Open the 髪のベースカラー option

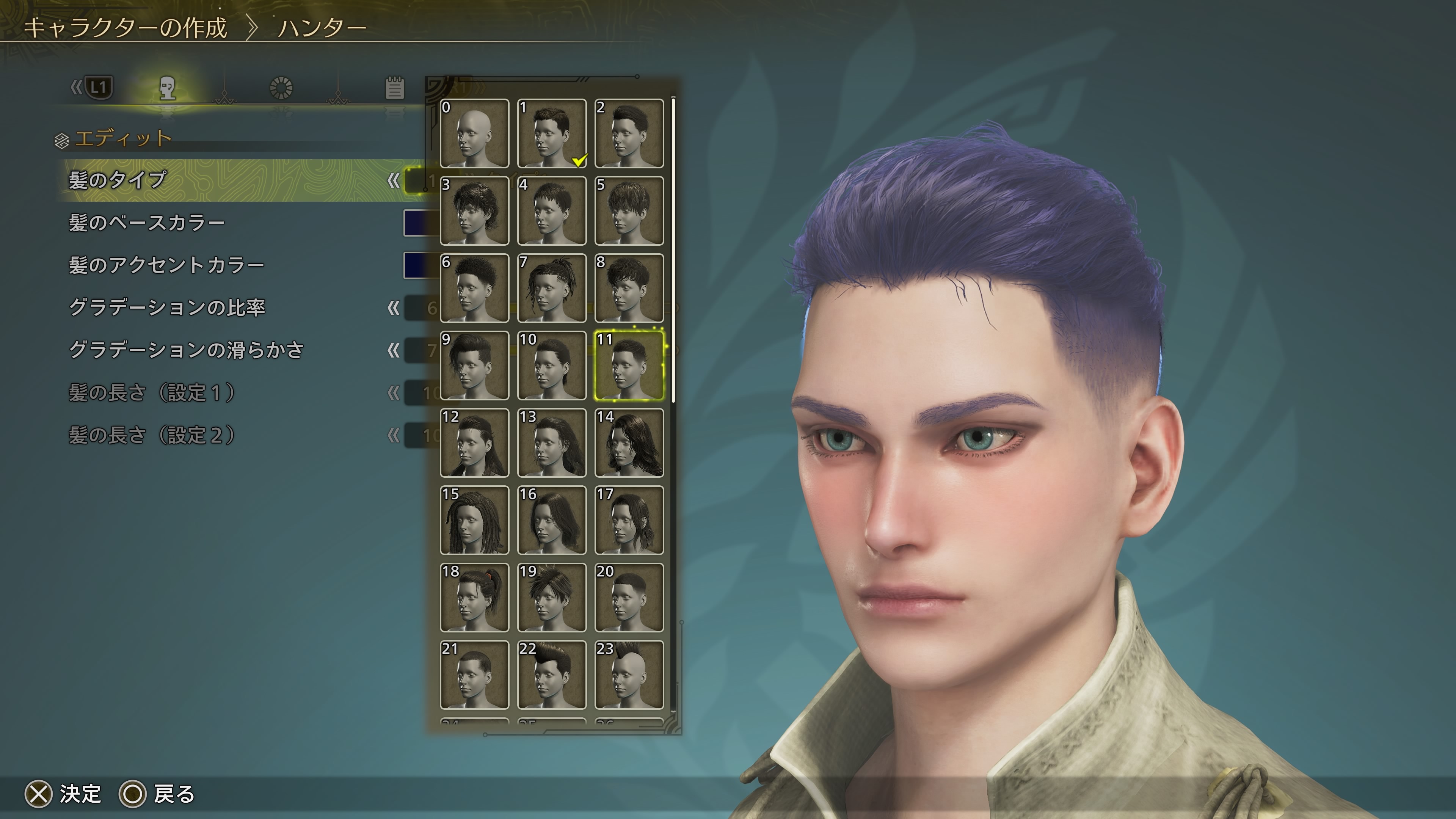pos(146,223)
